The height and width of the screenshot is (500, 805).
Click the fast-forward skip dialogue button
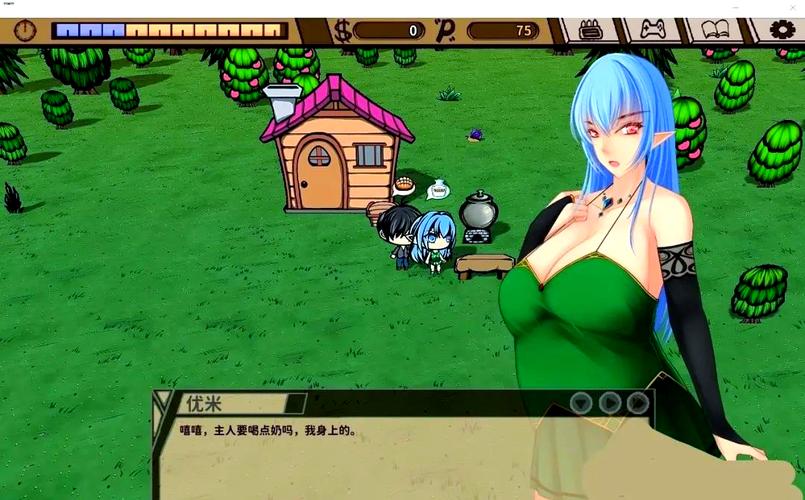637,403
